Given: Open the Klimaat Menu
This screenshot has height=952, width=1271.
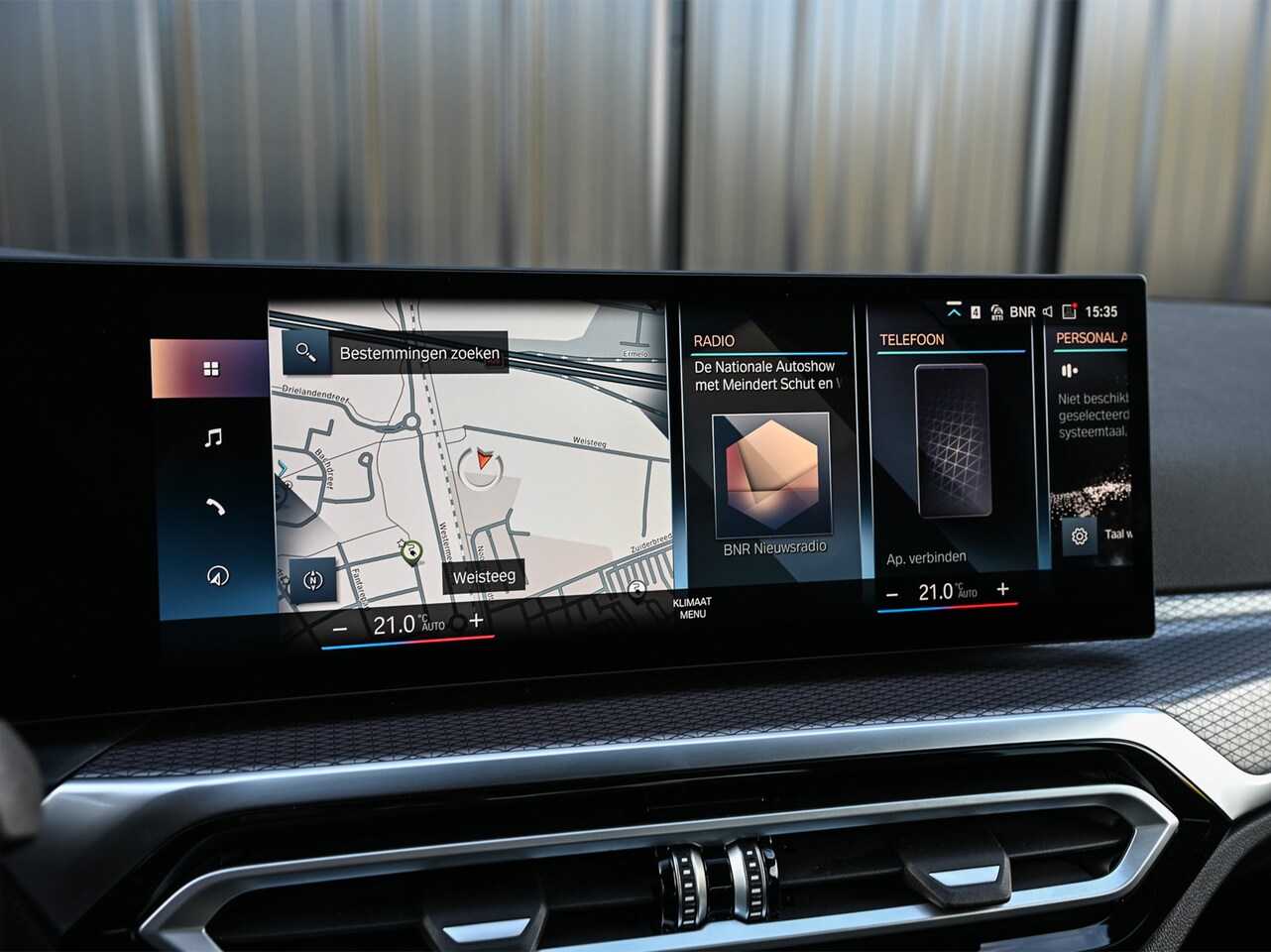Looking at the screenshot, I should coord(692,608).
